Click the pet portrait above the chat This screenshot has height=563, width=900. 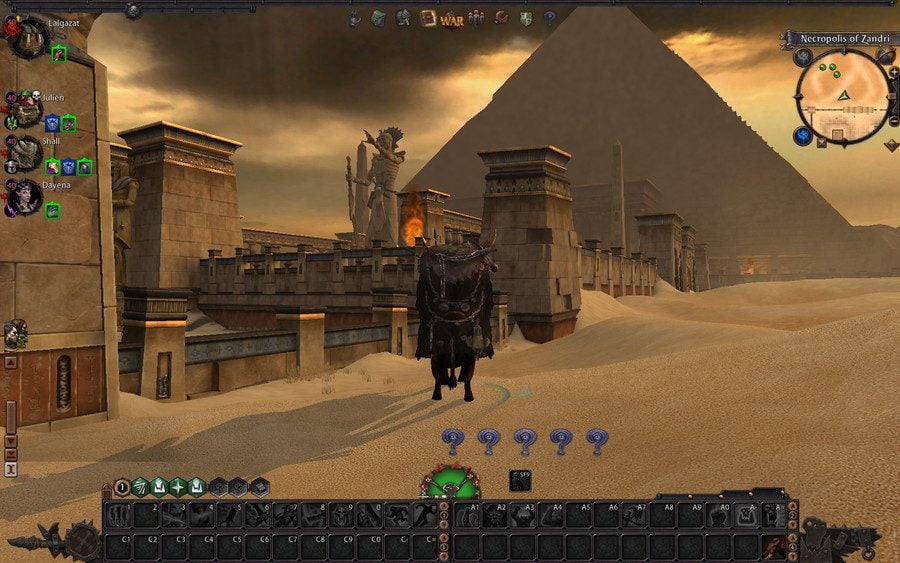(x=14, y=334)
